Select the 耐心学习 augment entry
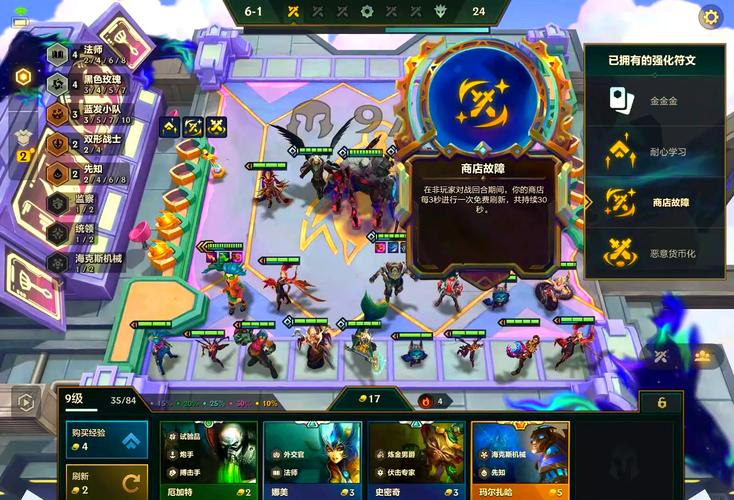734x500 pixels. (x=658, y=151)
